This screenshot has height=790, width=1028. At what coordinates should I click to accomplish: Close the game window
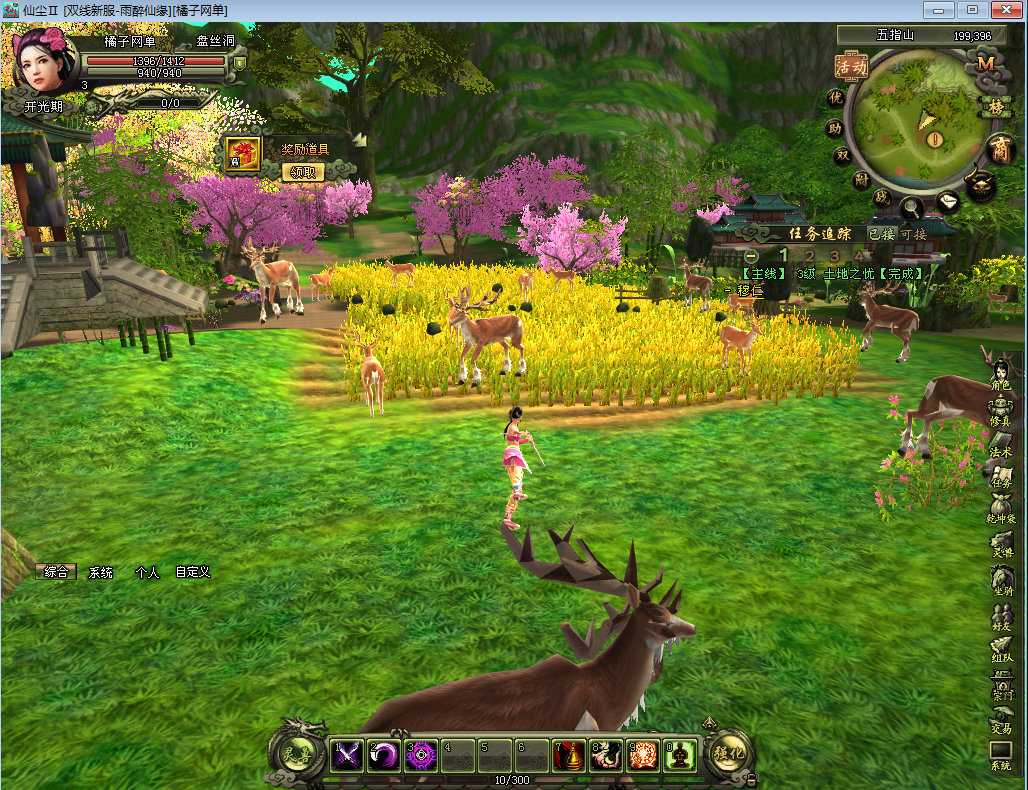point(1003,10)
